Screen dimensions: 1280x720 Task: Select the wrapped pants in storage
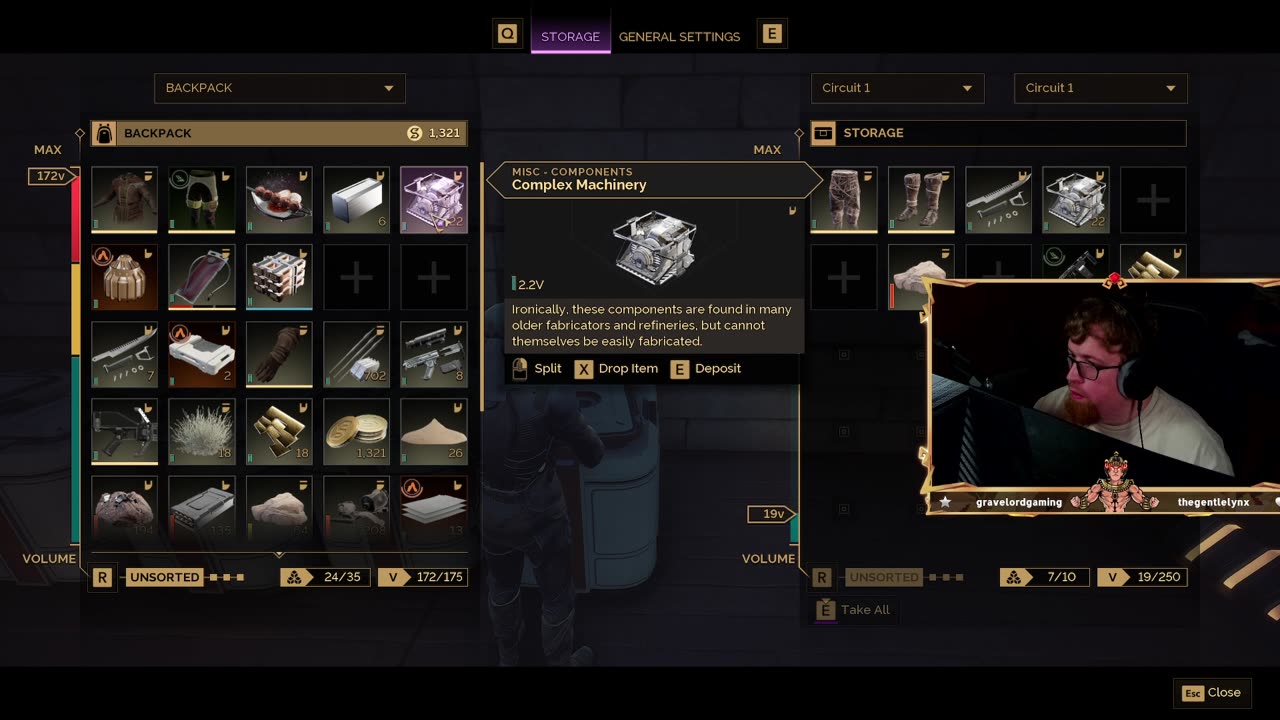coord(844,199)
